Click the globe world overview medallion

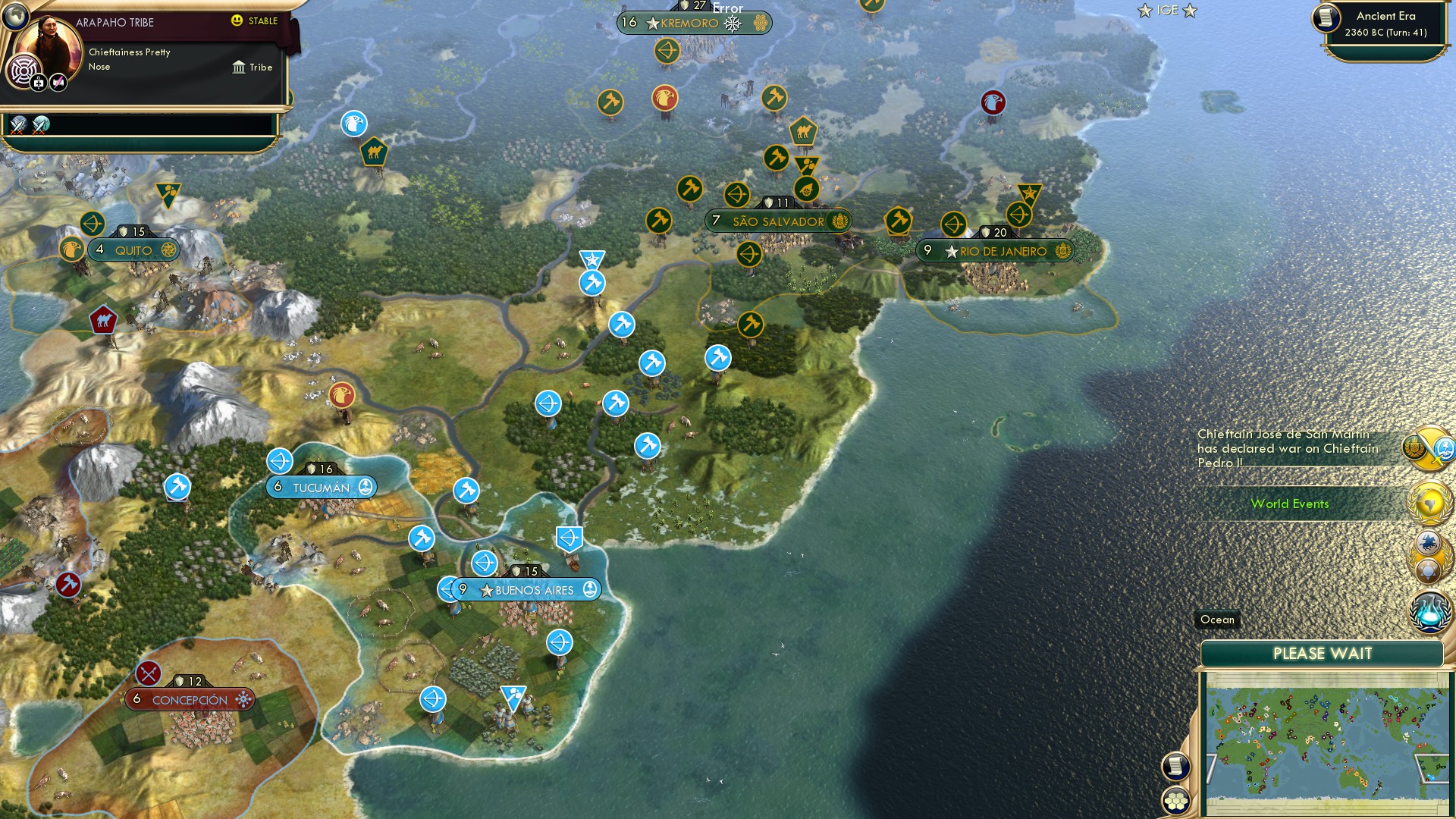click(x=1429, y=503)
